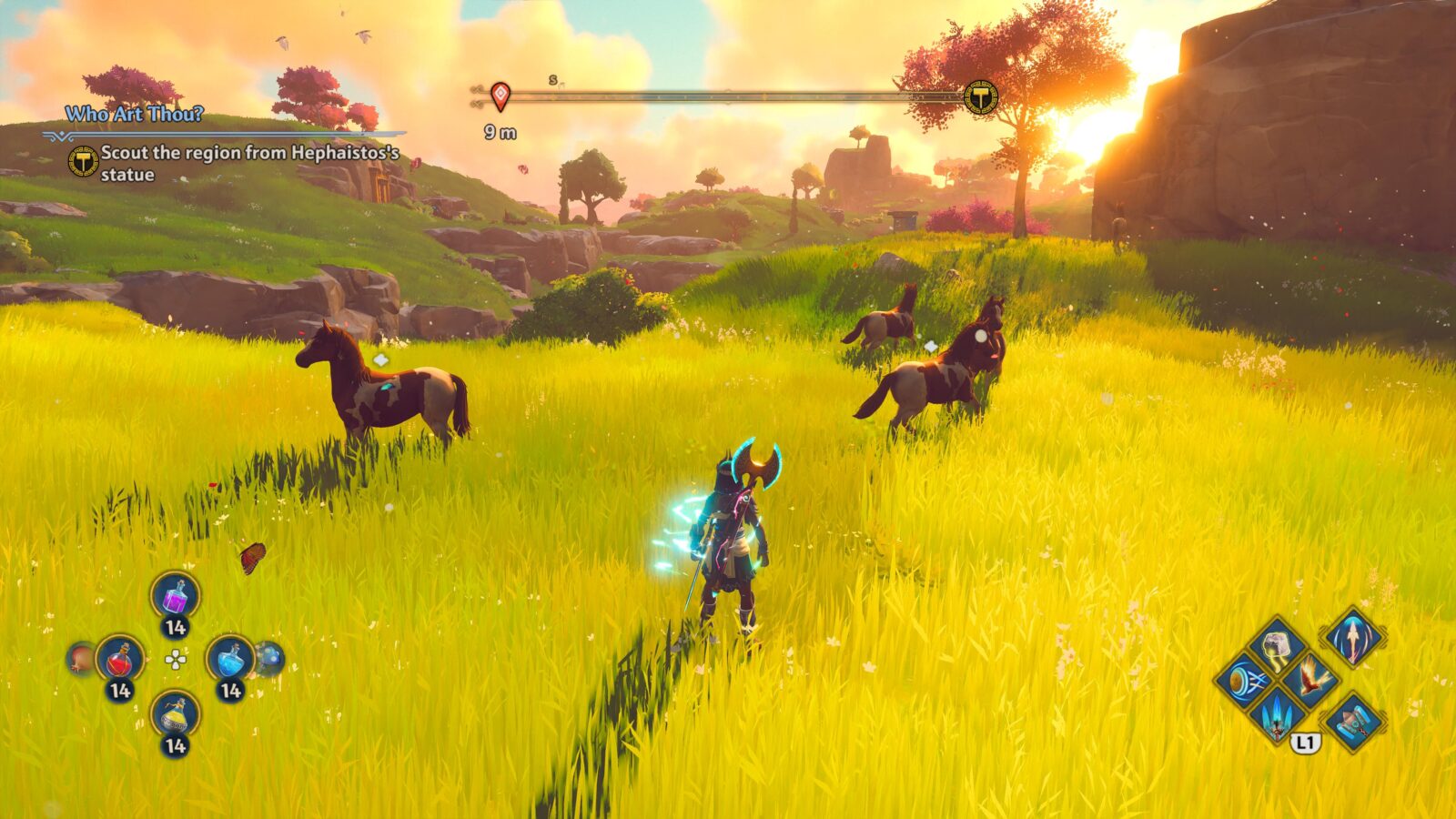Select the blue mushrooms icon beside the potions
Viewport: 1456px width, 819px height.
(269, 659)
